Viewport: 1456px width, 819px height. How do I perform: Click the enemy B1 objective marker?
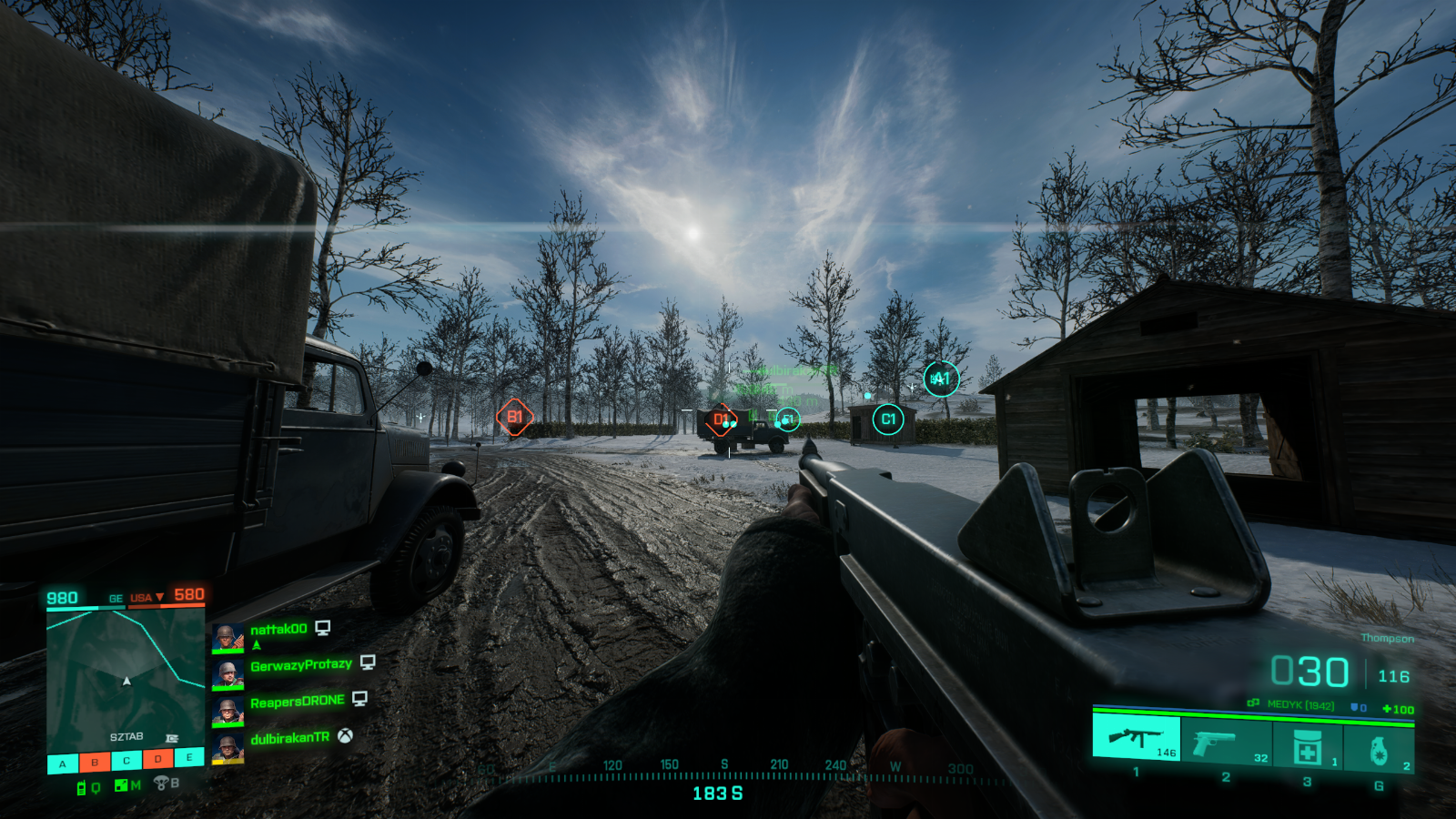click(514, 417)
